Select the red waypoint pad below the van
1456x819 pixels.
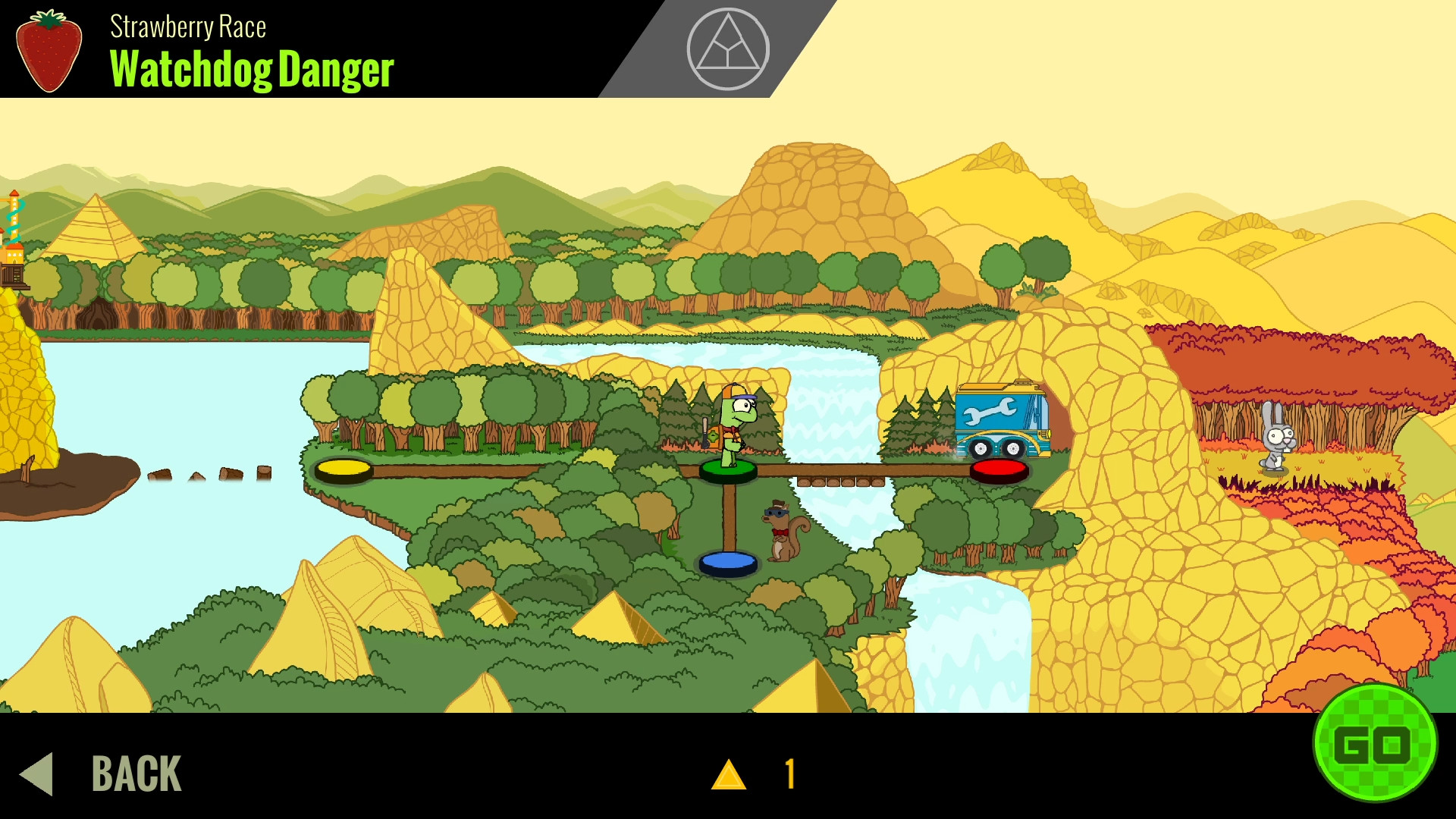click(x=998, y=469)
